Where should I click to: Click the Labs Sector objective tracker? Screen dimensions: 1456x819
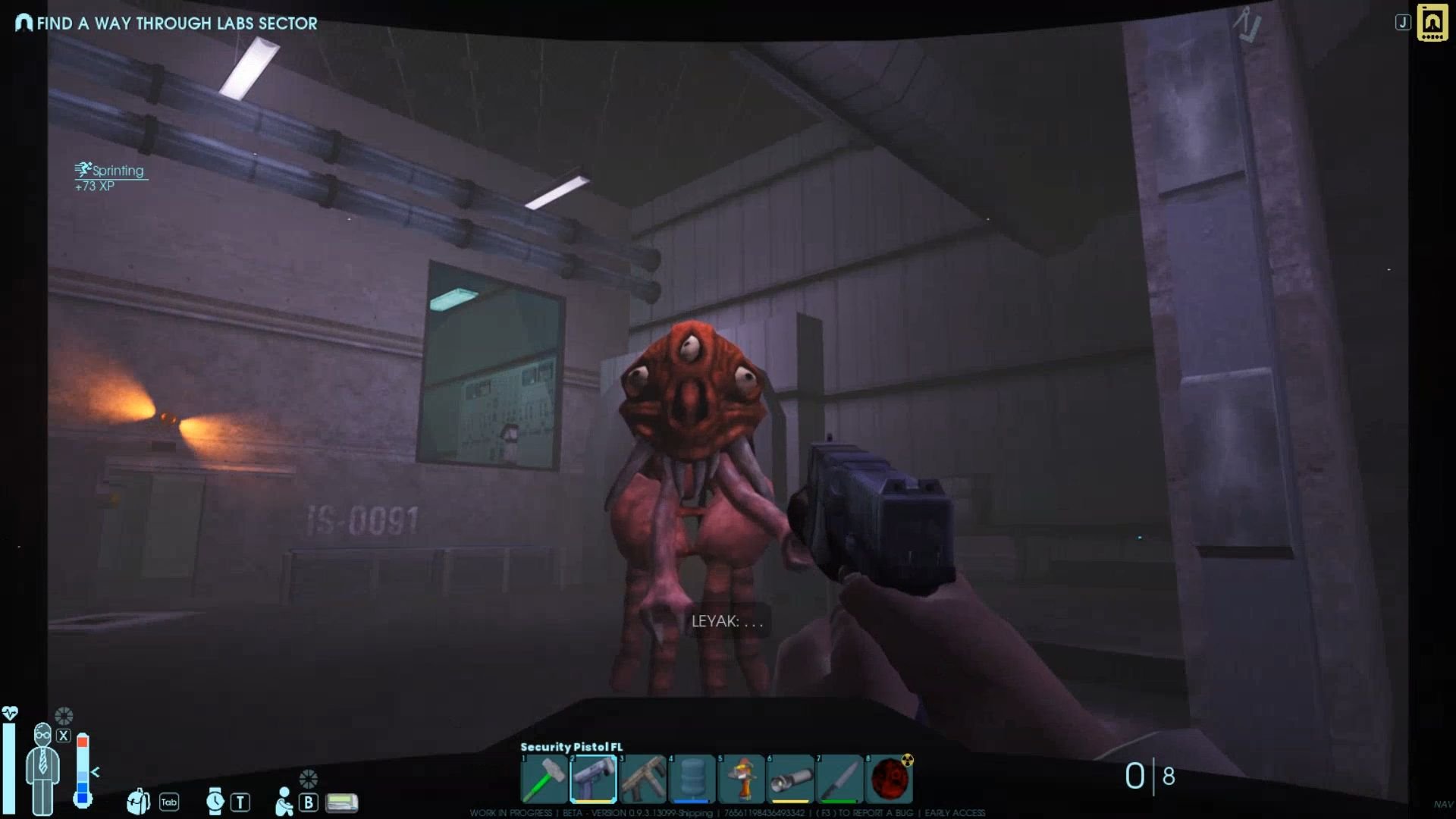(x=167, y=24)
